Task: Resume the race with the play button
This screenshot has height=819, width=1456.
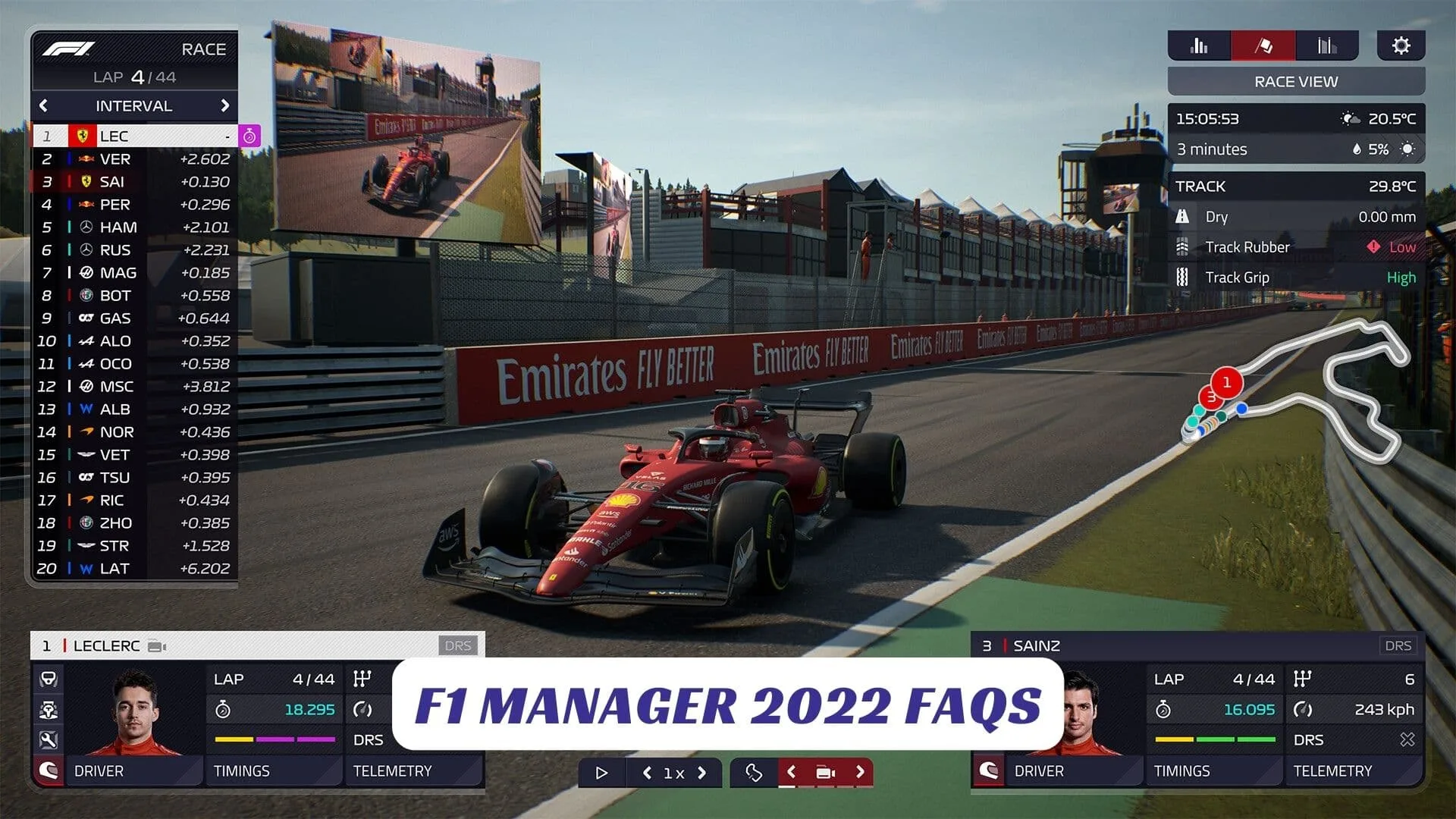Action: point(601,773)
